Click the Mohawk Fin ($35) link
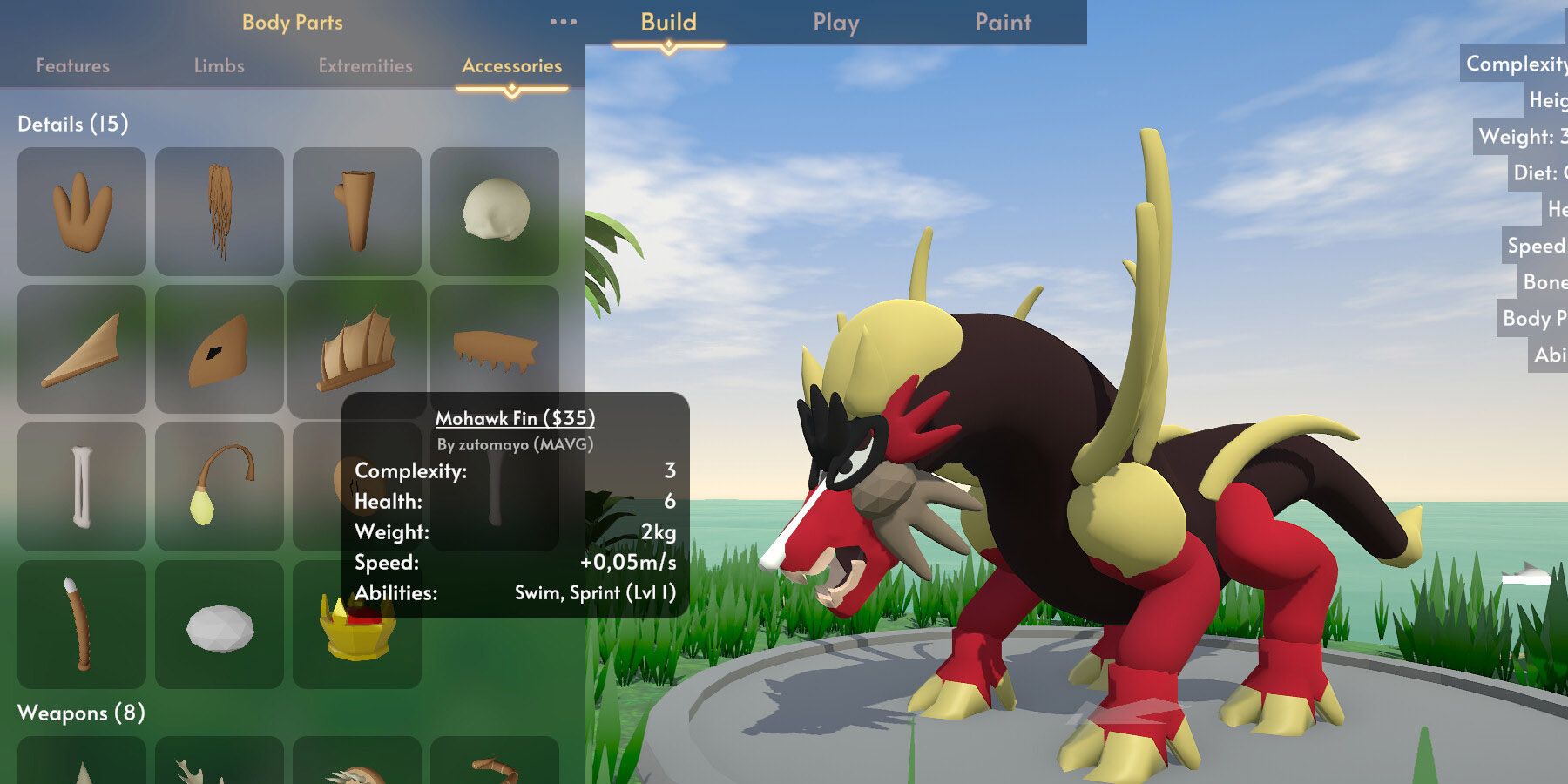This screenshot has height=784, width=1568. point(516,418)
